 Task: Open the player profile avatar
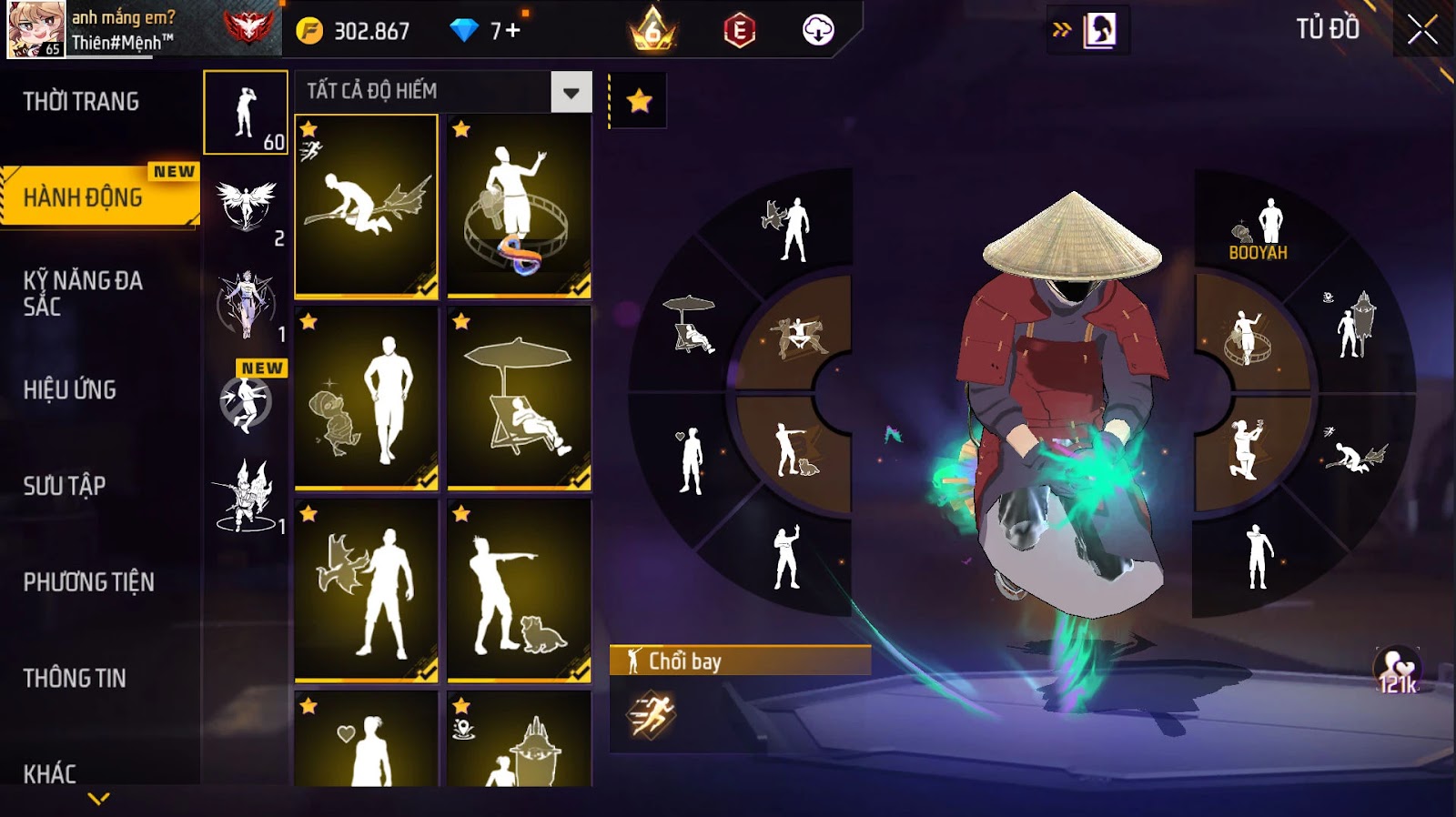tap(36, 29)
